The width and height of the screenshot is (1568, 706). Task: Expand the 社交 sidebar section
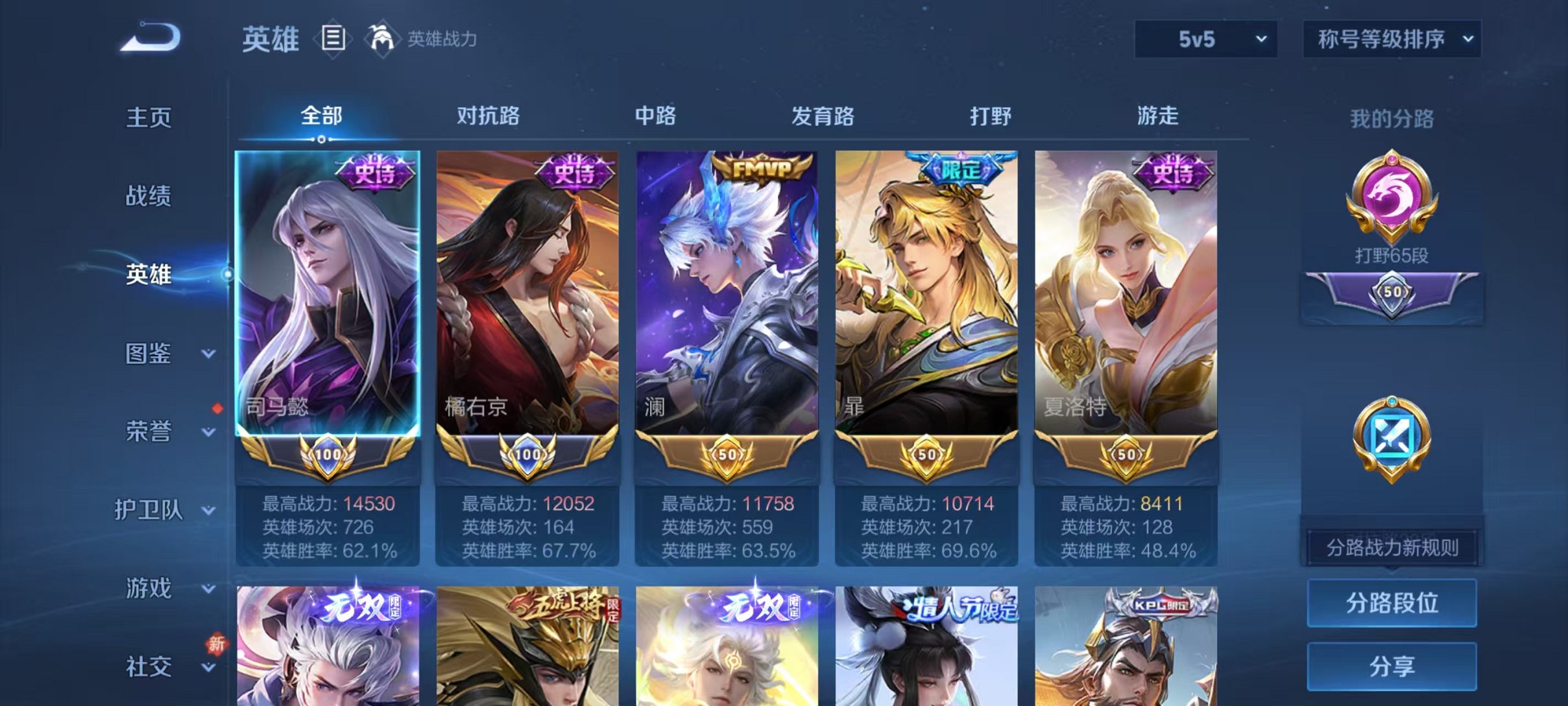(x=151, y=665)
